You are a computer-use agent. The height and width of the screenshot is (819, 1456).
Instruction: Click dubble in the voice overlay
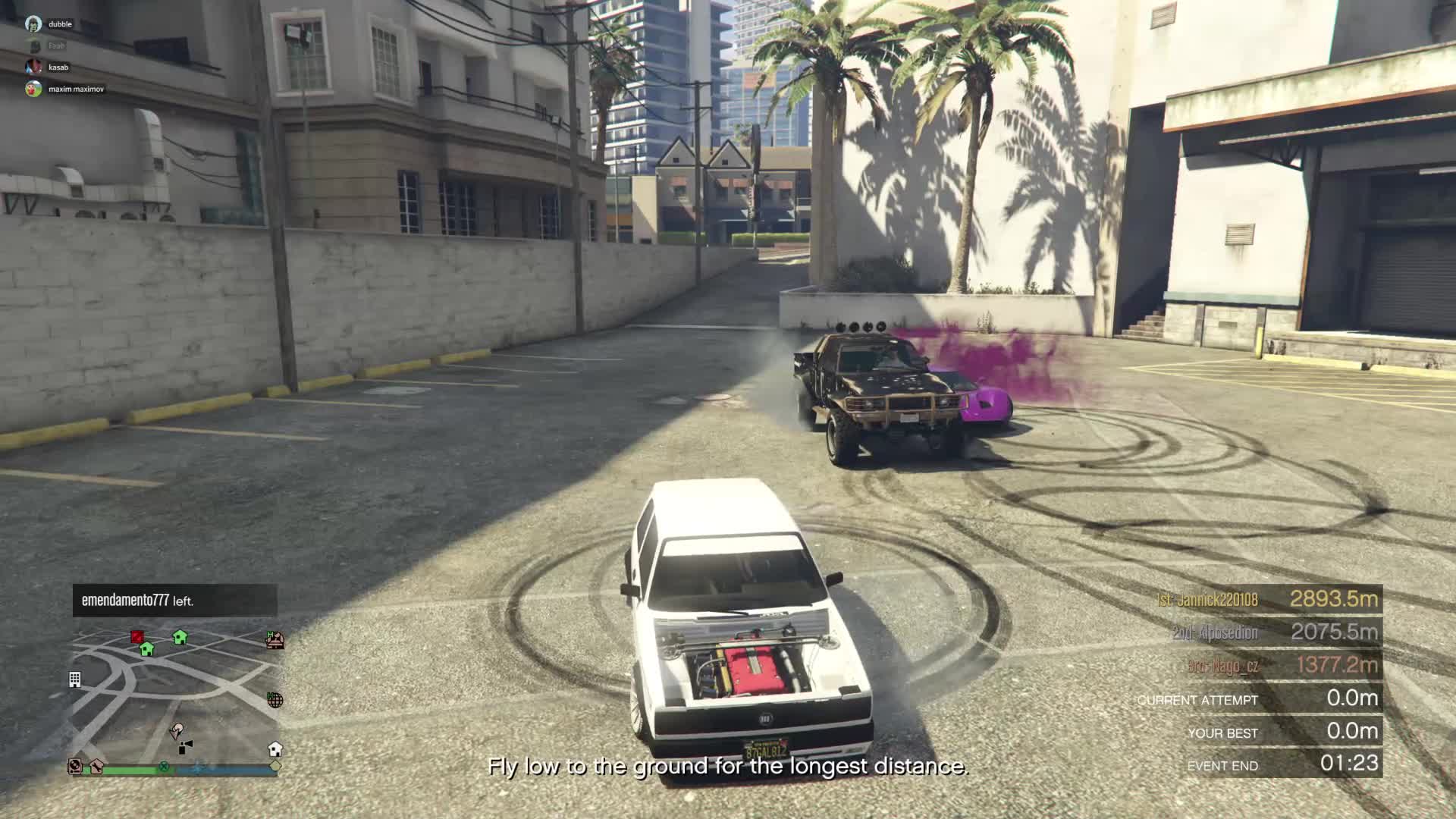tap(60, 24)
